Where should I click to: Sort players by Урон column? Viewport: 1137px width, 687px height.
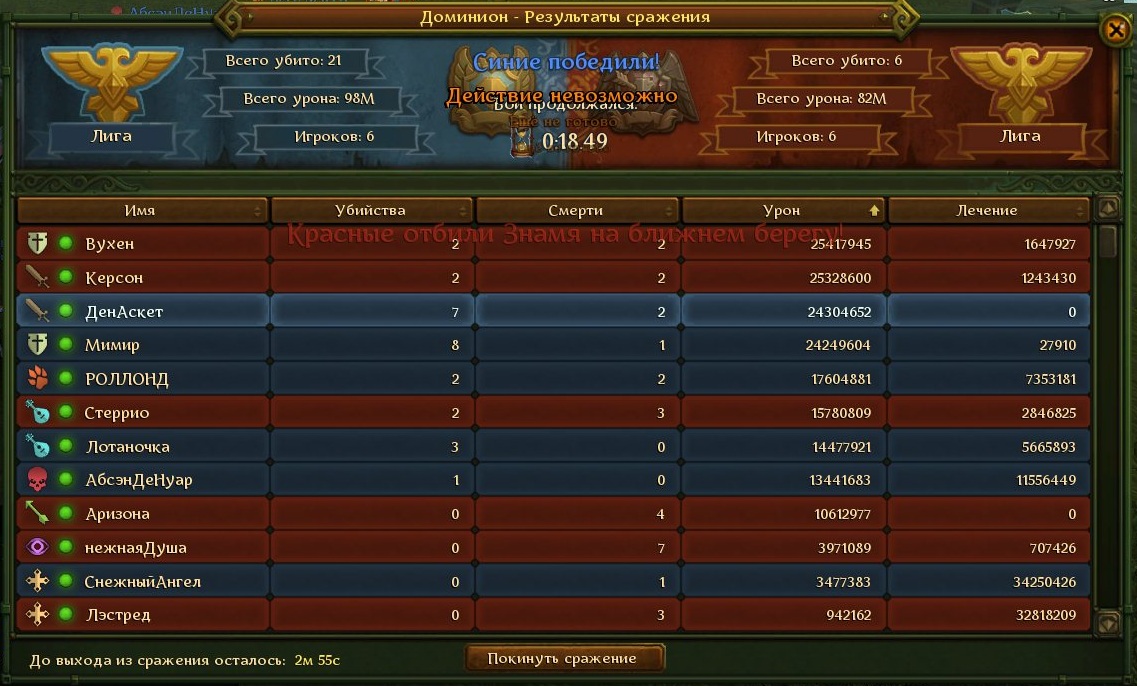click(x=783, y=211)
